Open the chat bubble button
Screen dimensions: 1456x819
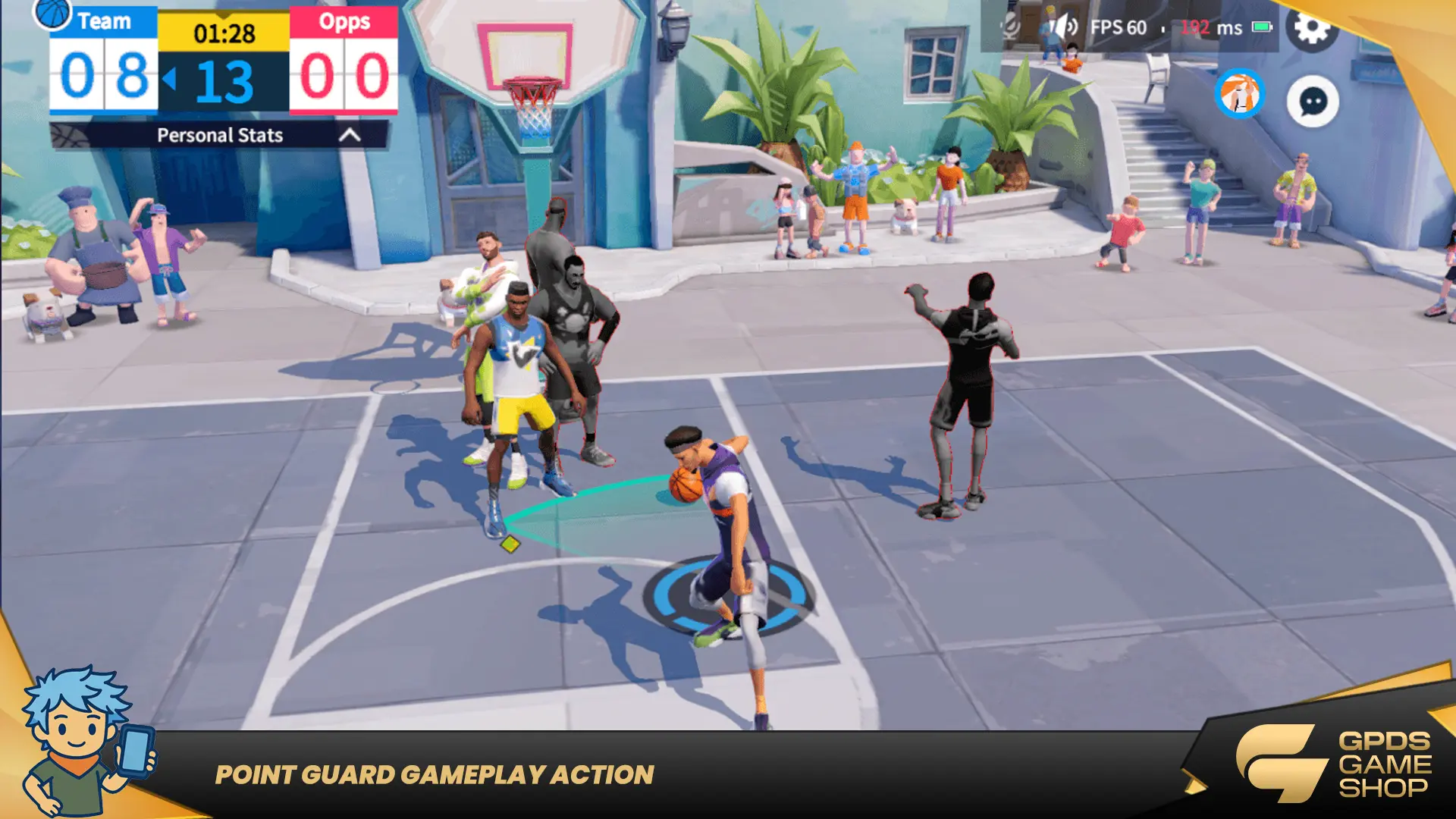(x=1313, y=102)
